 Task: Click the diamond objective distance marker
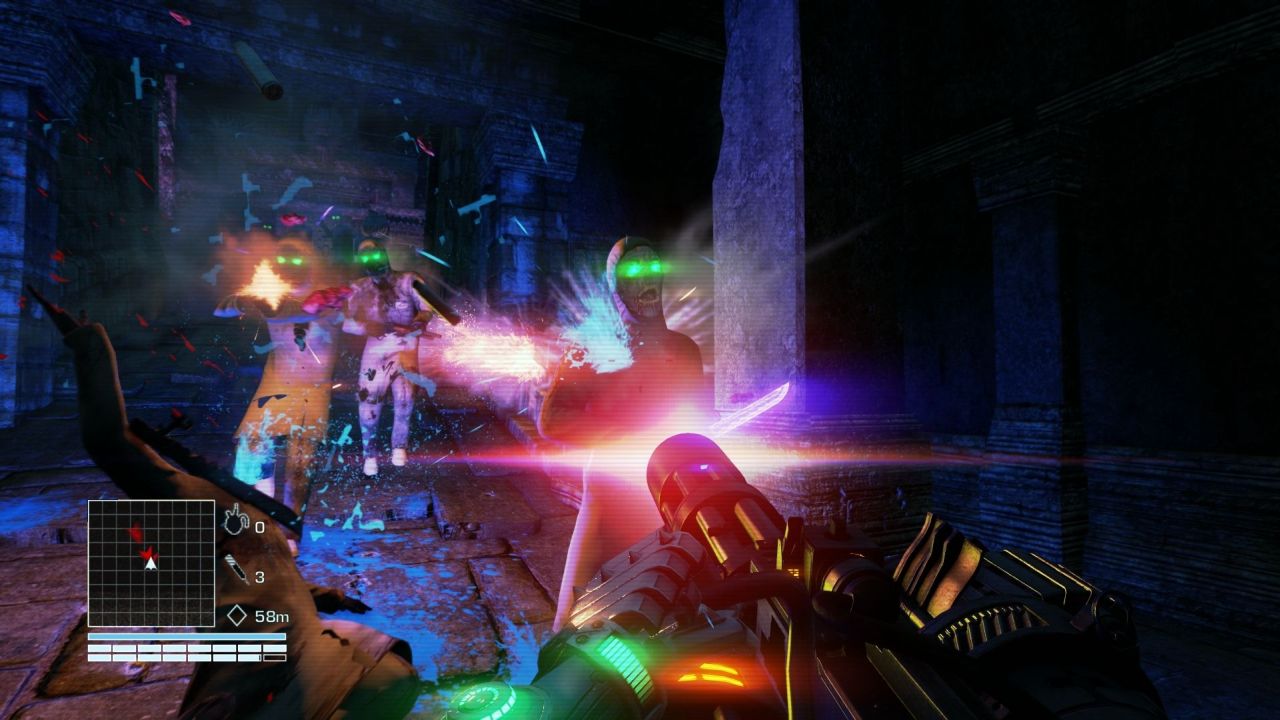coord(237,616)
